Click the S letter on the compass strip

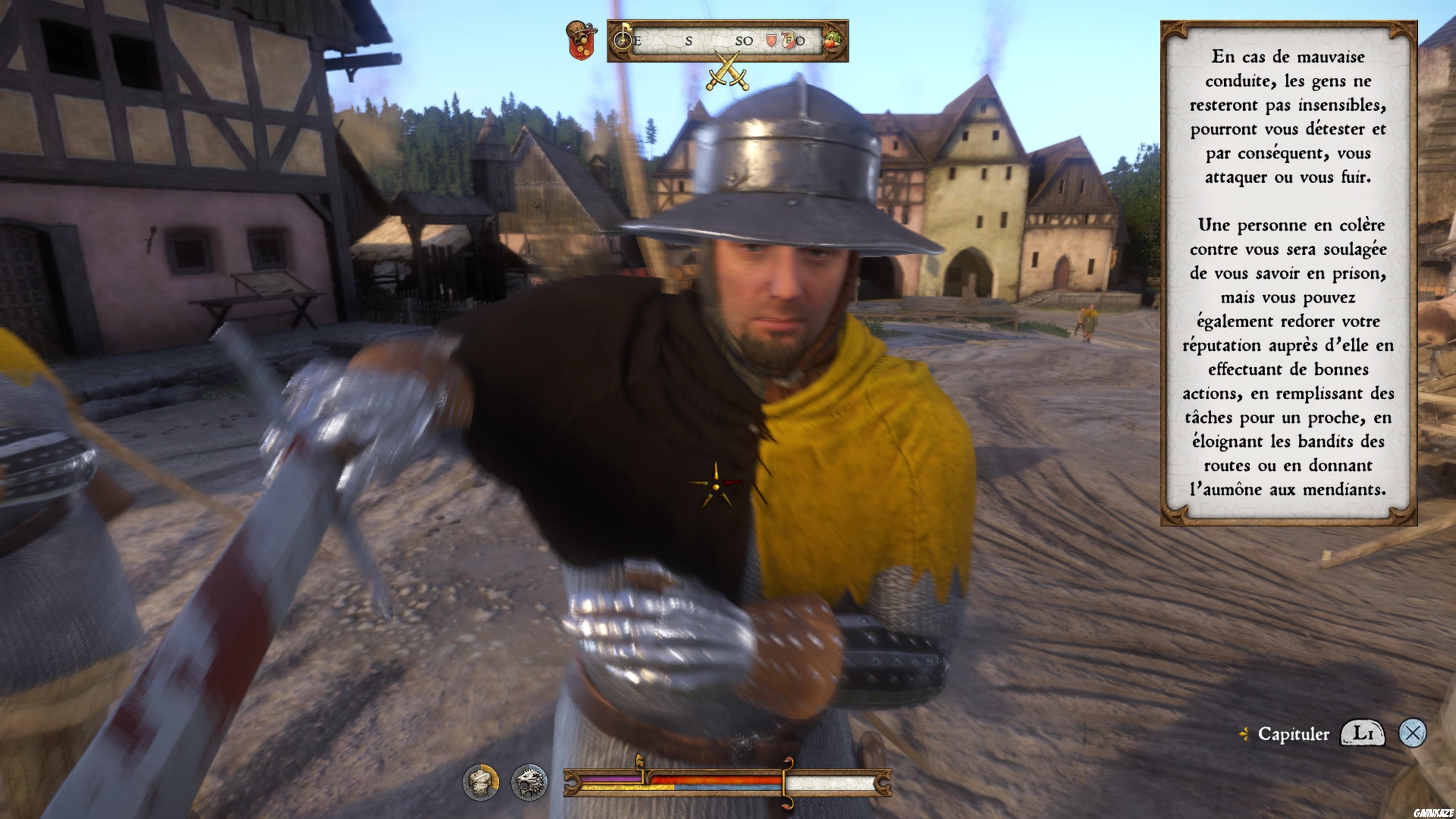[x=689, y=40]
